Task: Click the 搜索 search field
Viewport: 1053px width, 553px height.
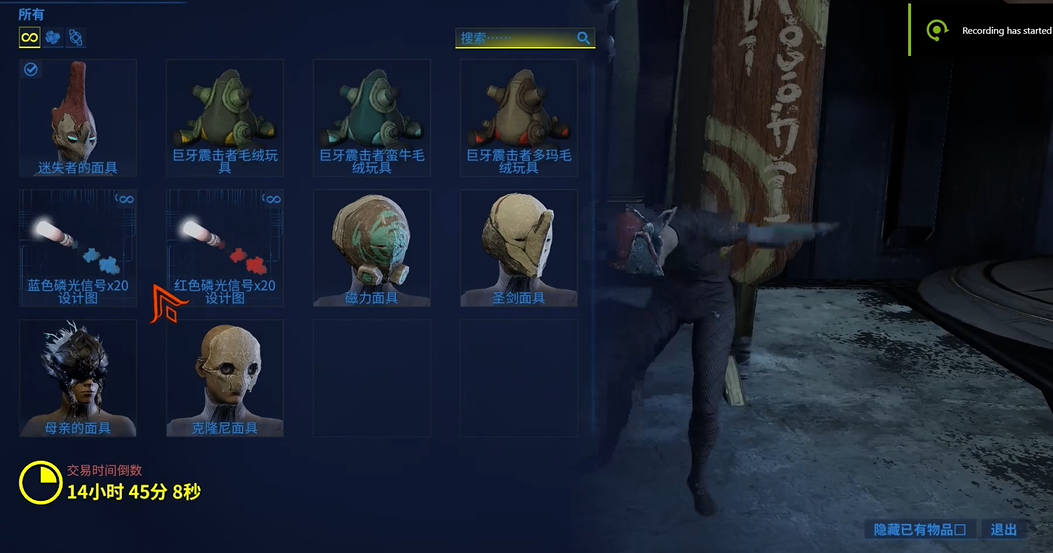Action: (x=515, y=38)
